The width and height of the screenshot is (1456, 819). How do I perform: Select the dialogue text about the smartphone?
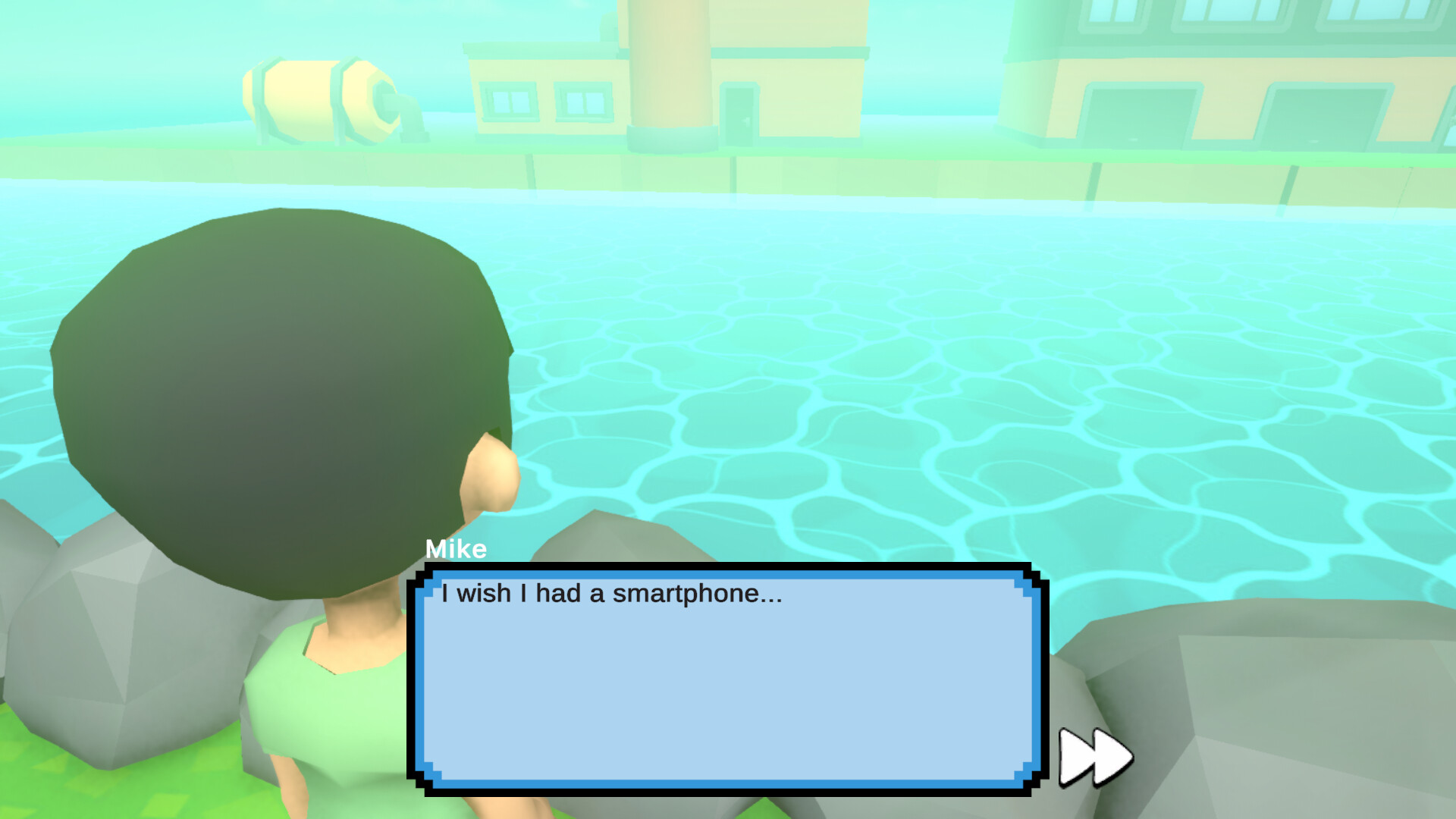click(610, 595)
